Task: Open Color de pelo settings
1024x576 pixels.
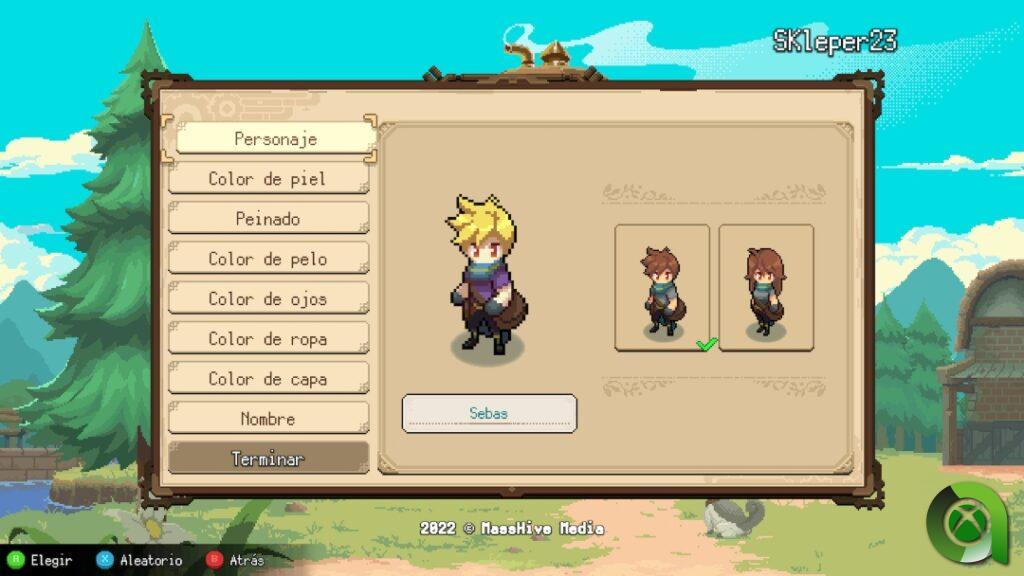Action: 268,259
